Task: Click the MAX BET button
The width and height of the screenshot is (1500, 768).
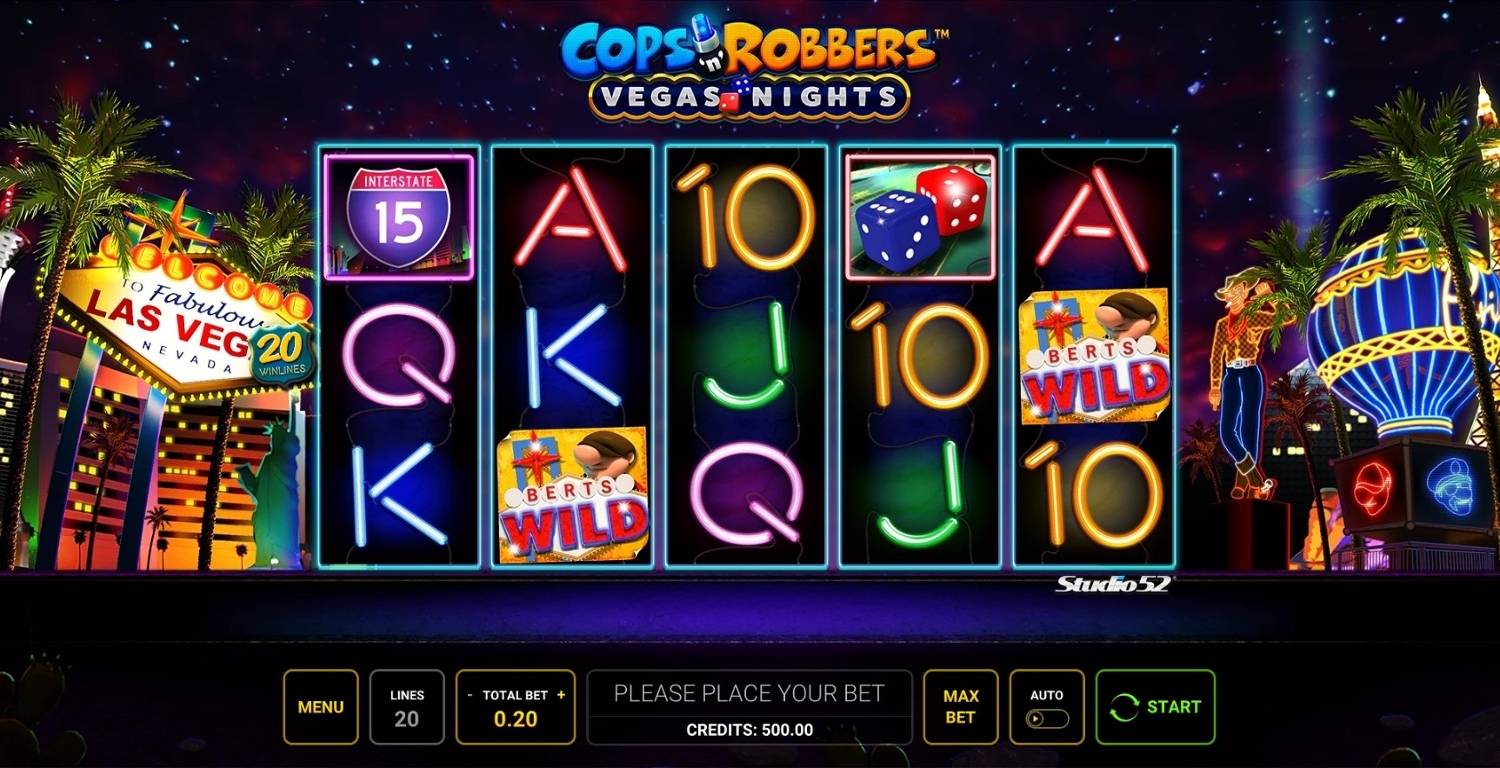Action: click(961, 706)
